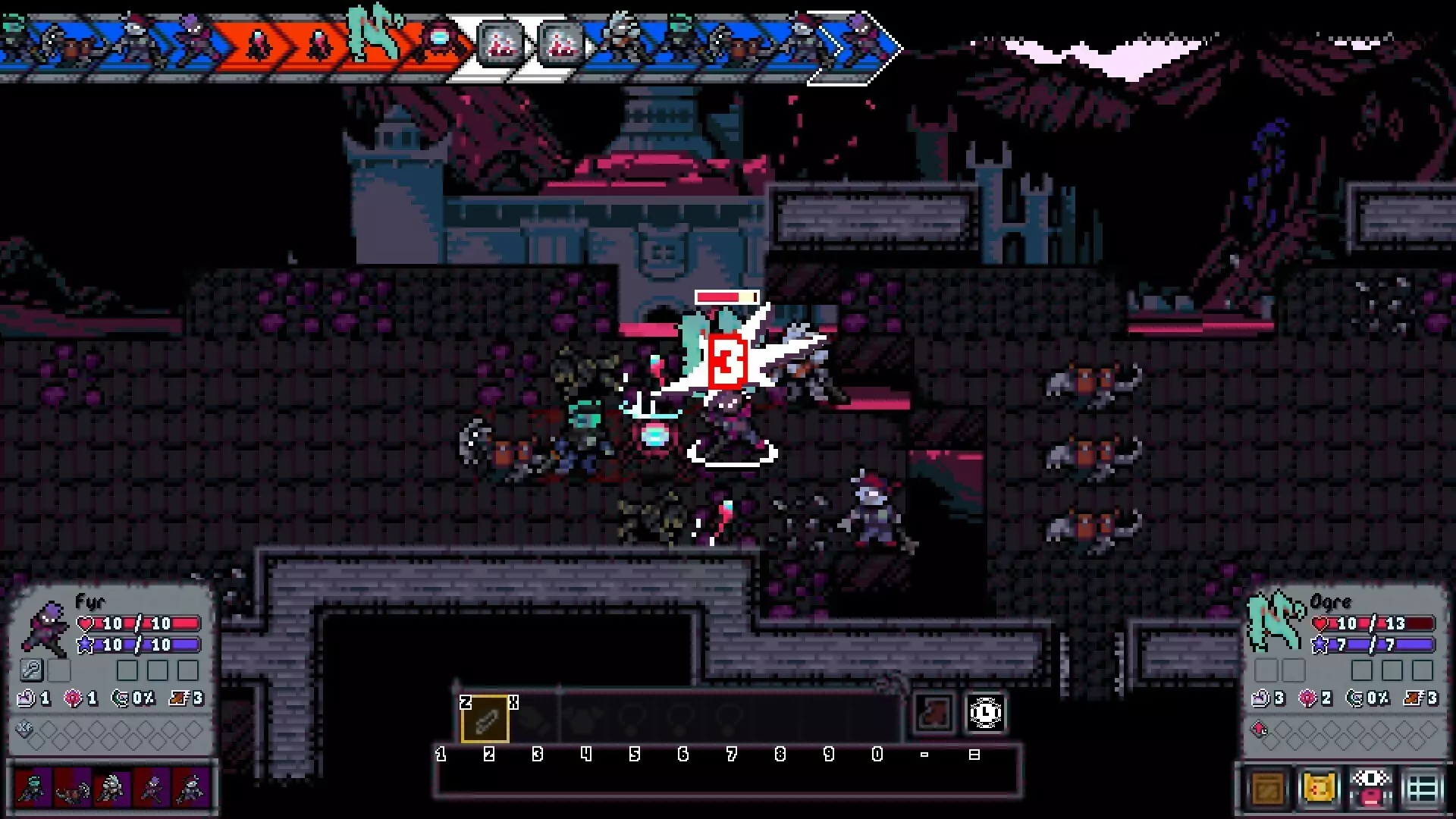Toggle the clock timer icon near the hotbar
Image resolution: width=1456 pixels, height=819 pixels.
point(986,713)
